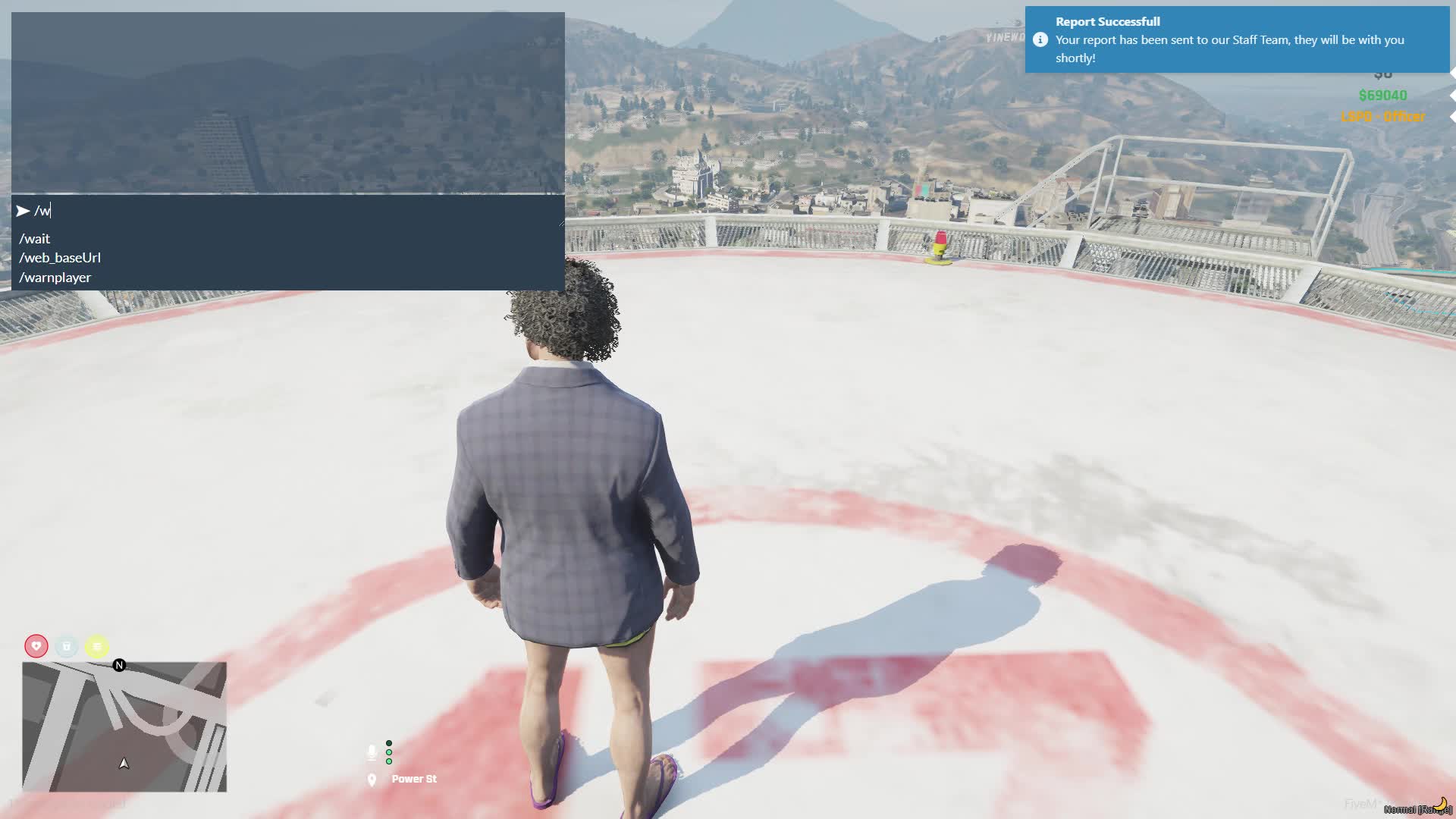
Task: Dismiss the Report Successfull notification
Action: coord(1236,39)
